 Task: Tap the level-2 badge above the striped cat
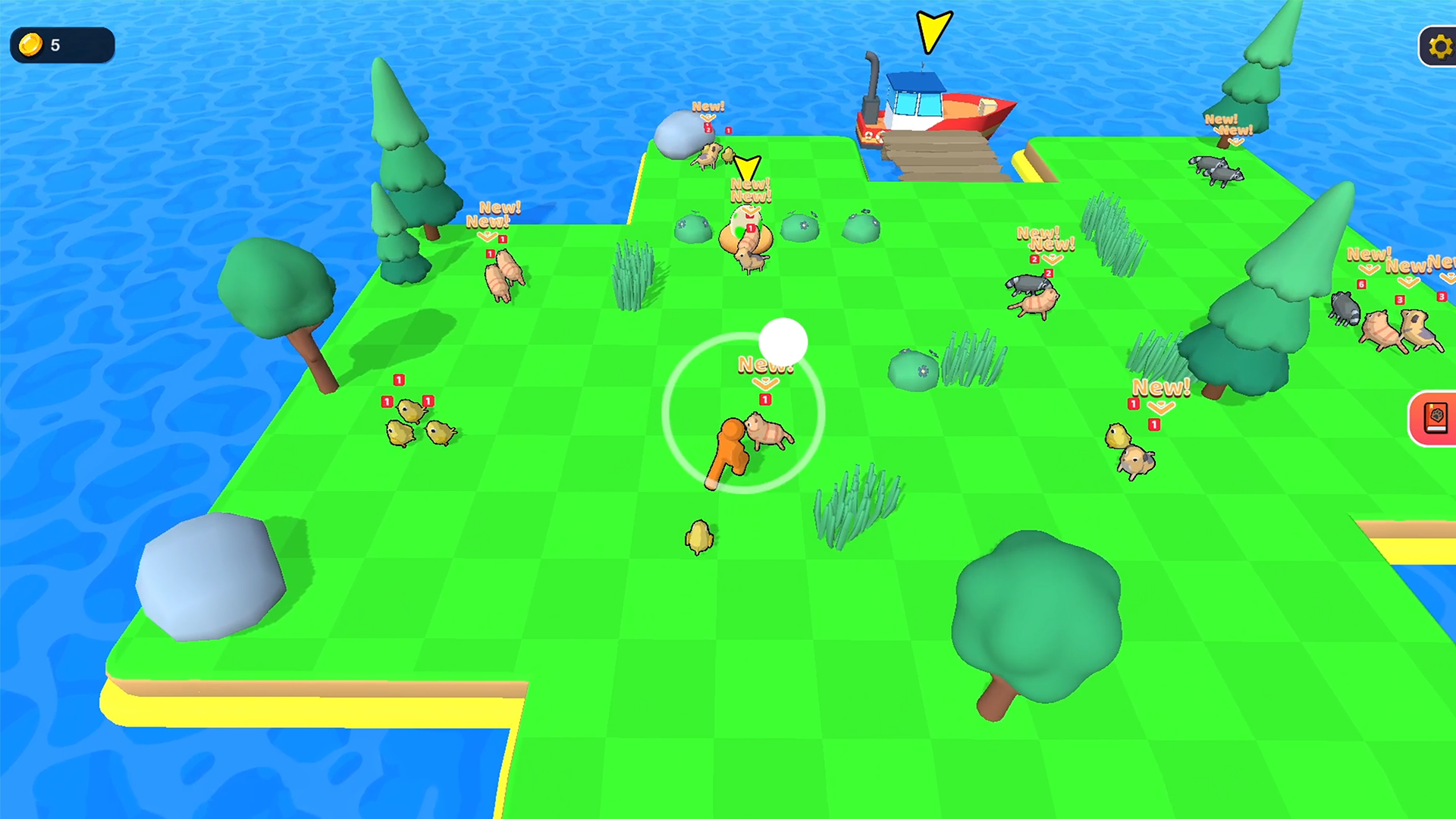[1047, 271]
